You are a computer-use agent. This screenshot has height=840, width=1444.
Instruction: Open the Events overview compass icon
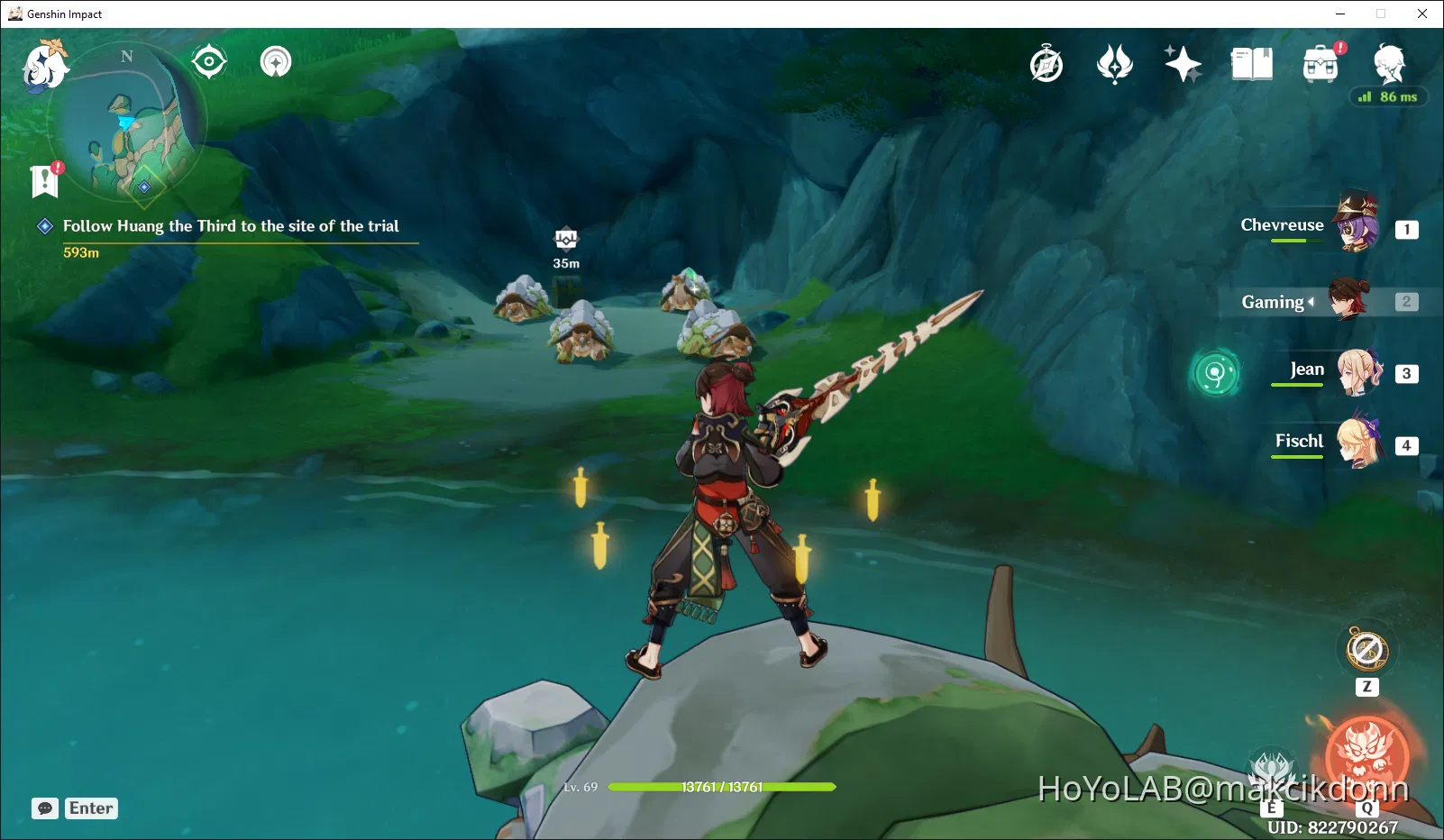1046,63
